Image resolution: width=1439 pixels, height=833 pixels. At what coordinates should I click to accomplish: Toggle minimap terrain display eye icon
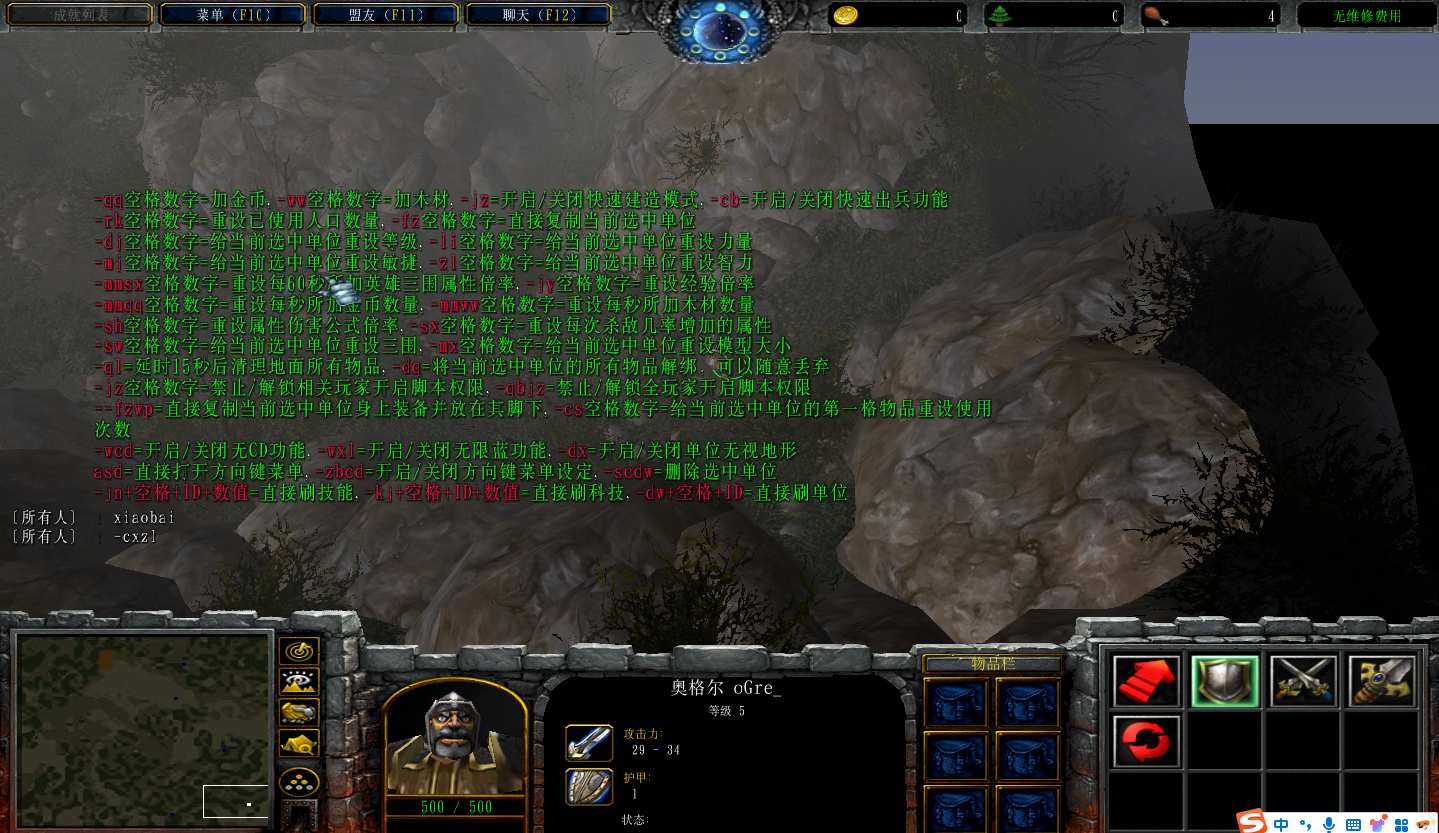click(299, 682)
